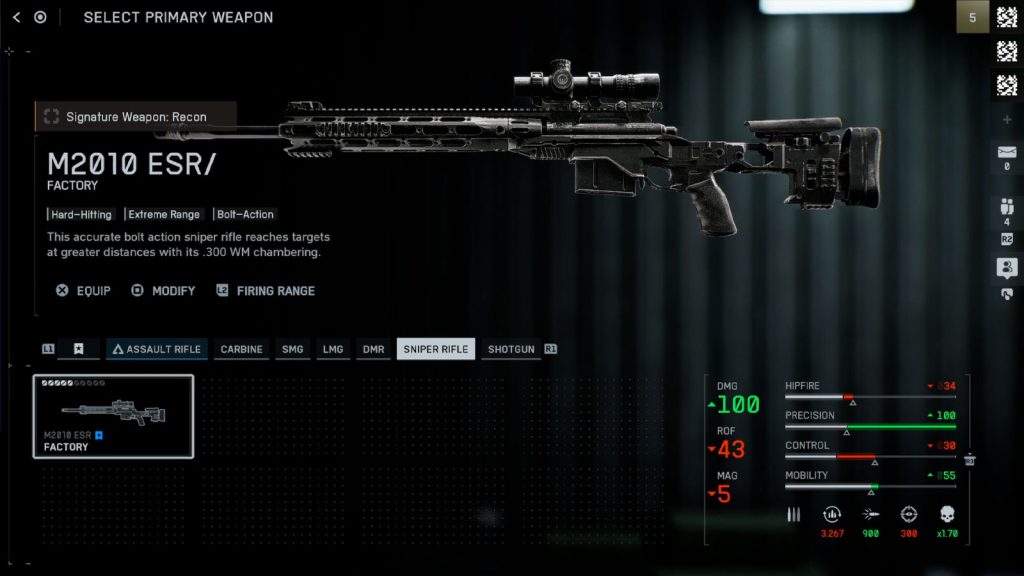Open the envelope mail icon

[x=1007, y=154]
